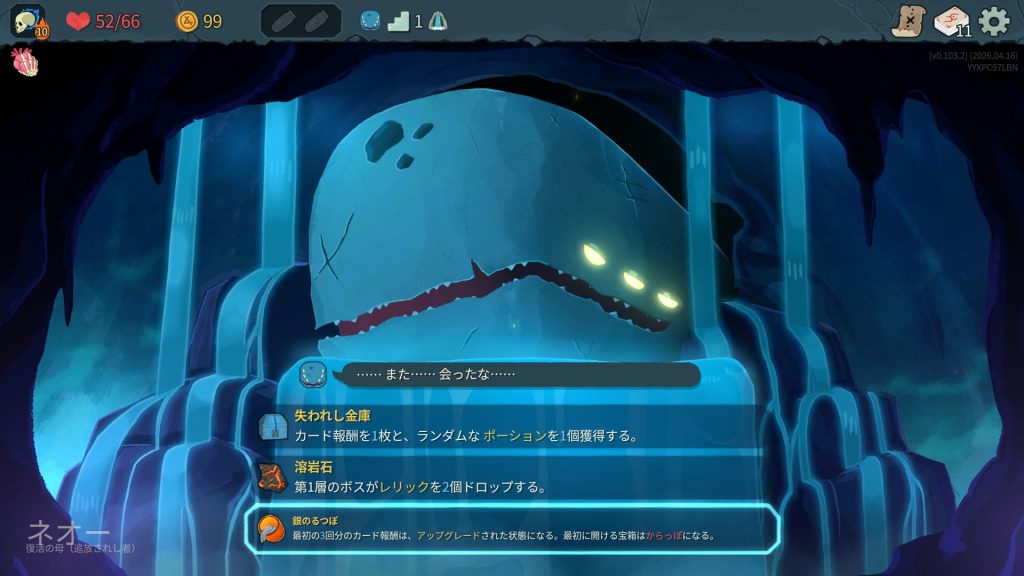Inspect the red heart relic
Viewport: 1024px width, 576px height.
click(24, 62)
